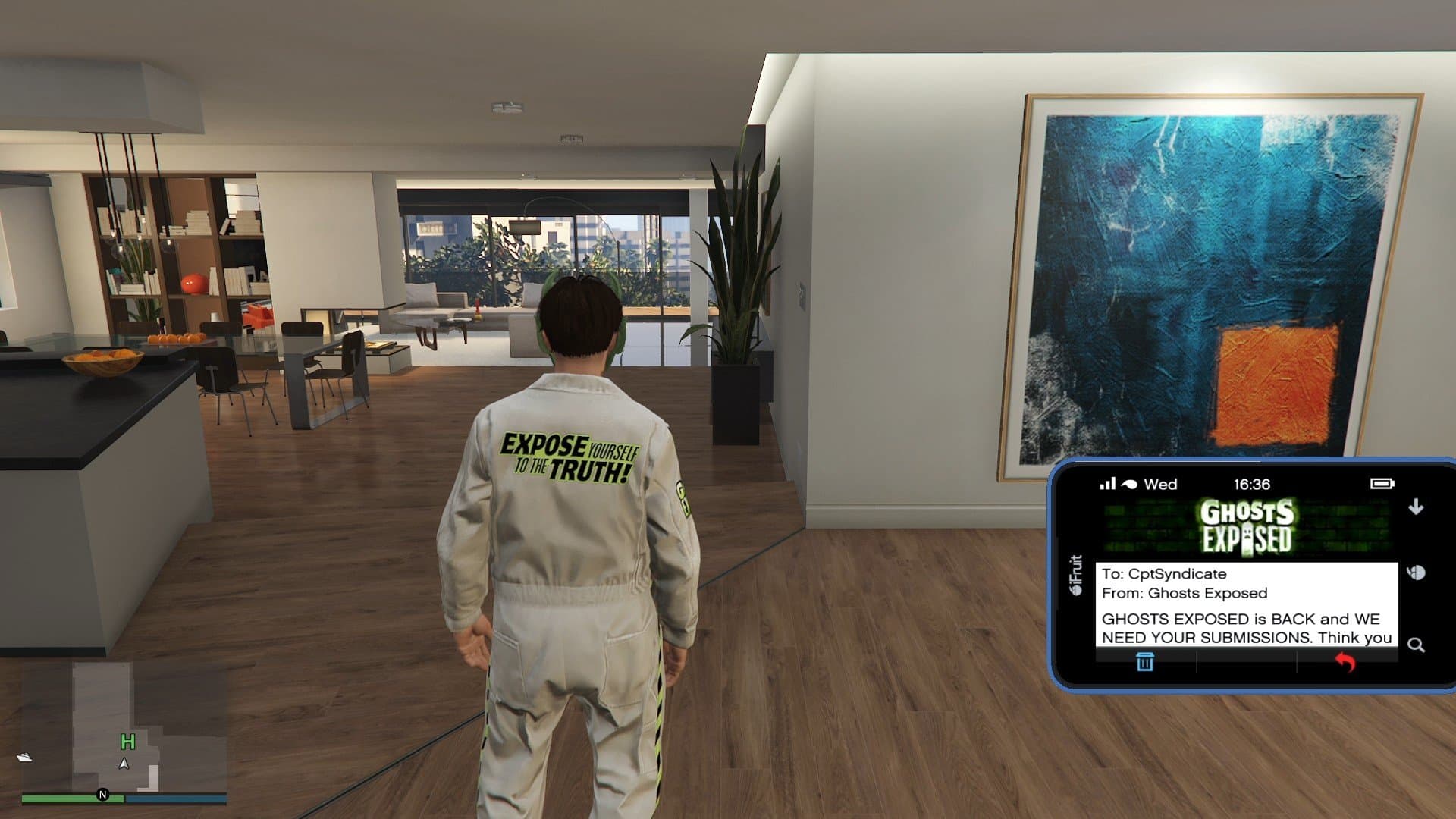Viewport: 1456px width, 819px height.
Task: Click the yacht blip on the minimap
Action: click(25, 757)
